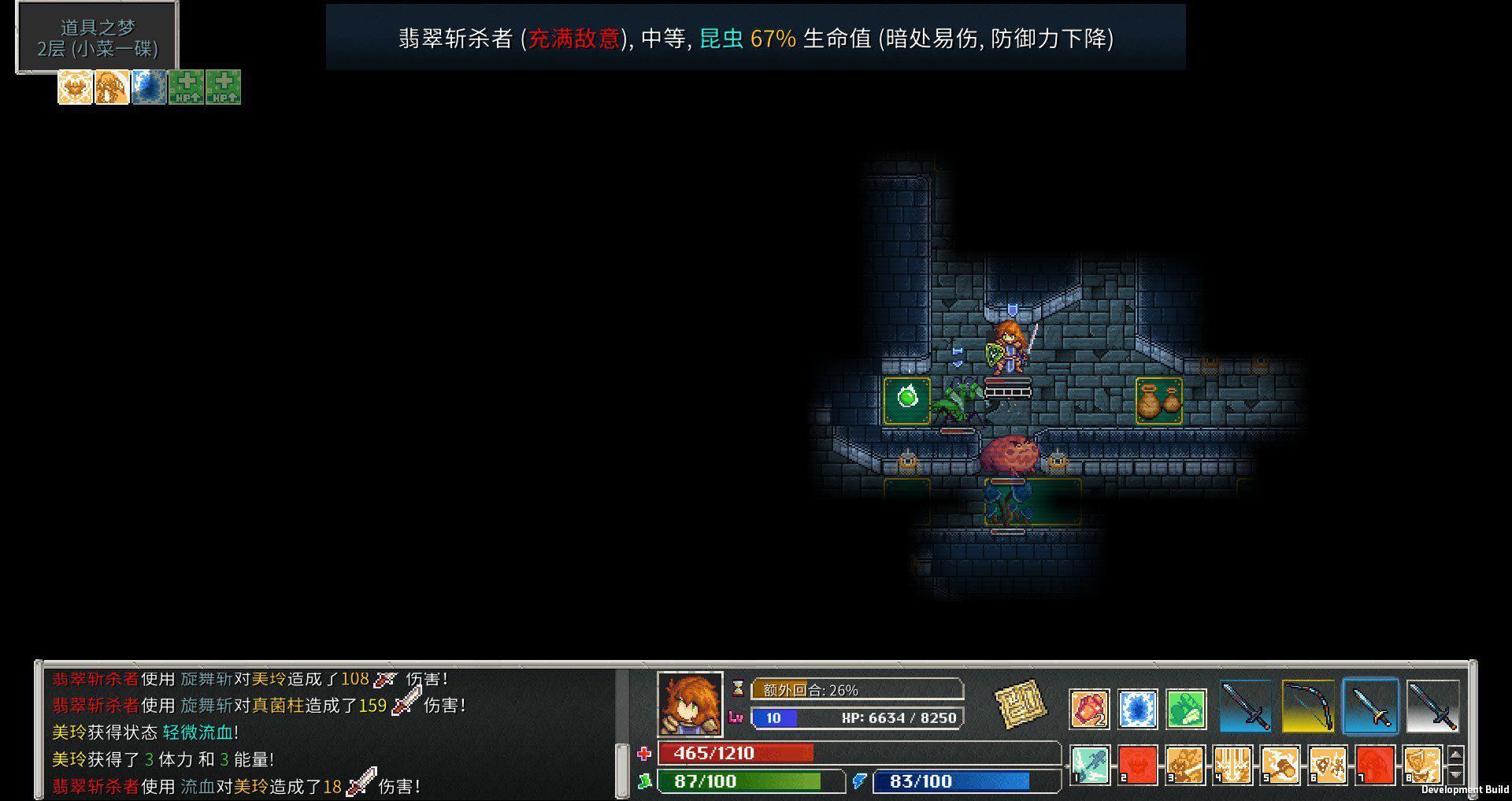This screenshot has width=1512, height=801.
Task: Select the red potion consumable slot
Action: pos(1090,707)
